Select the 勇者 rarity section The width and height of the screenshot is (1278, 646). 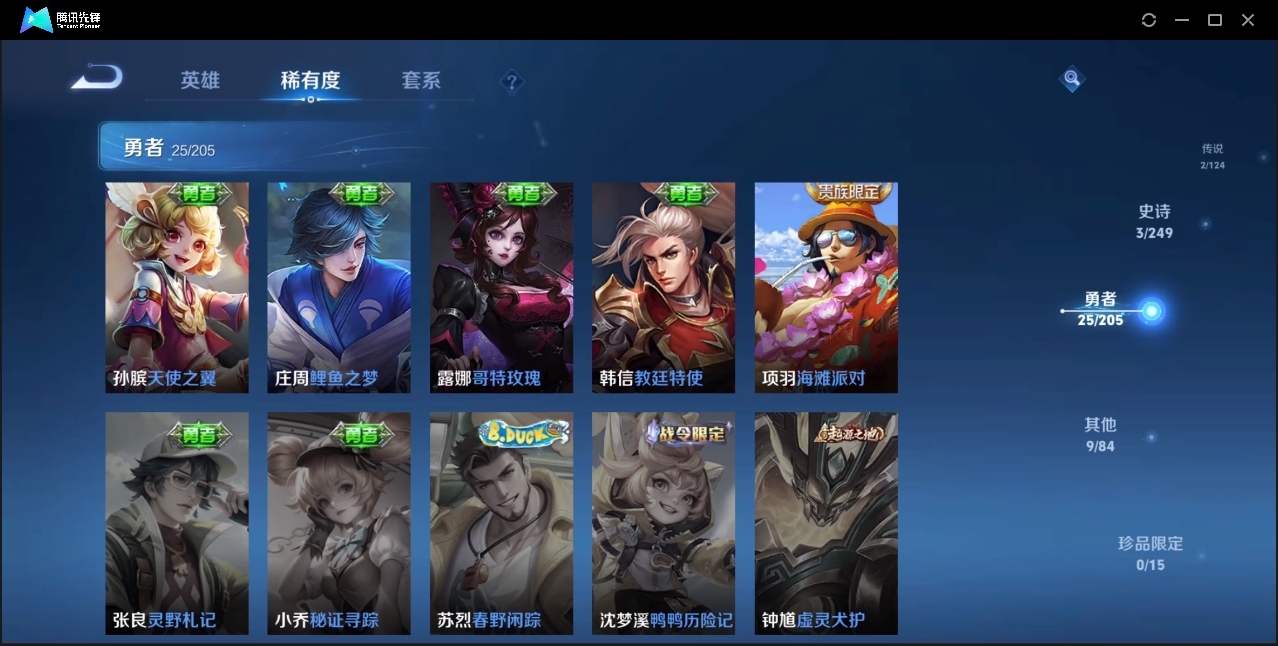click(x=1100, y=309)
